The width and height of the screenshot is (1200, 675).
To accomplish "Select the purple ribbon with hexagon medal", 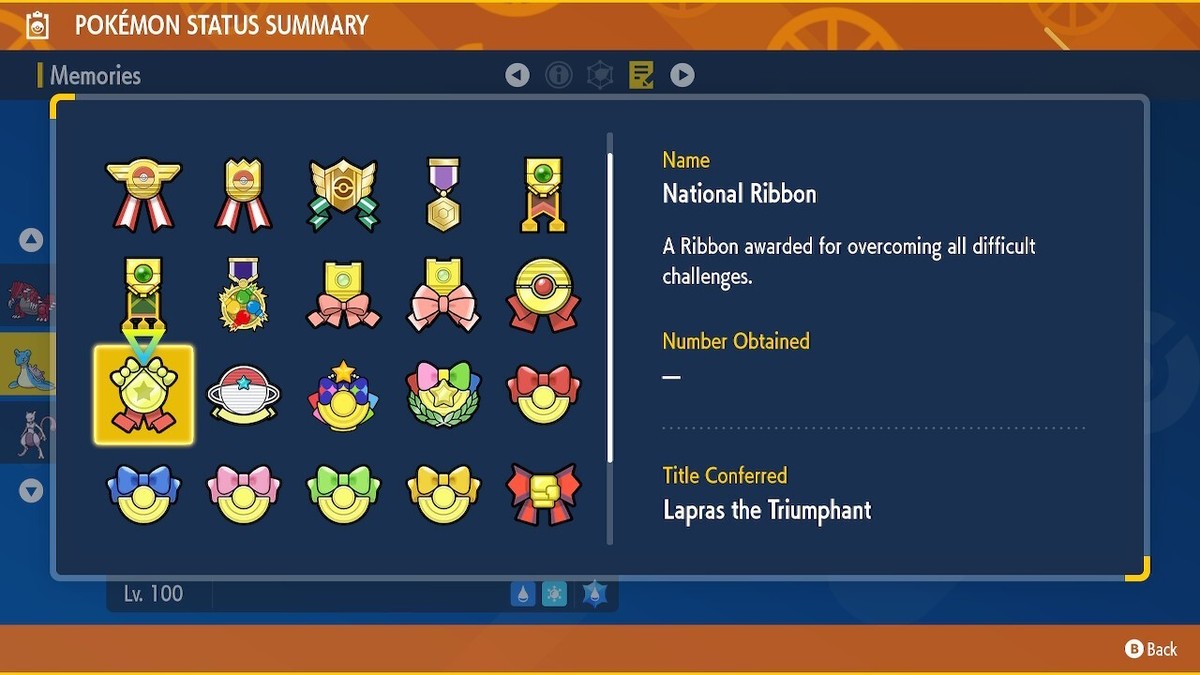I will coord(444,194).
